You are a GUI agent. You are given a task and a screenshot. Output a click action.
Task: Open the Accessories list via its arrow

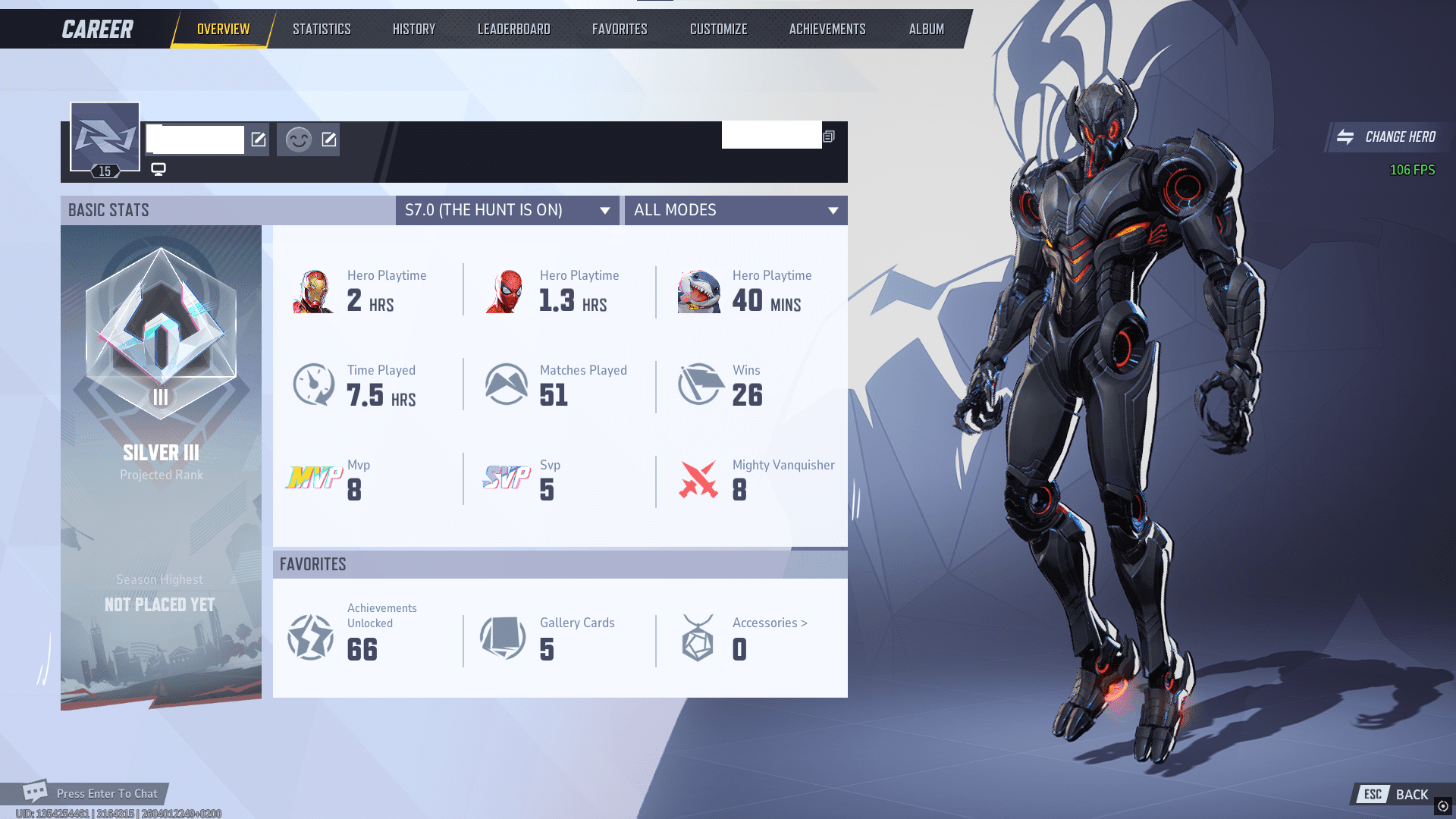pyautogui.click(x=804, y=623)
